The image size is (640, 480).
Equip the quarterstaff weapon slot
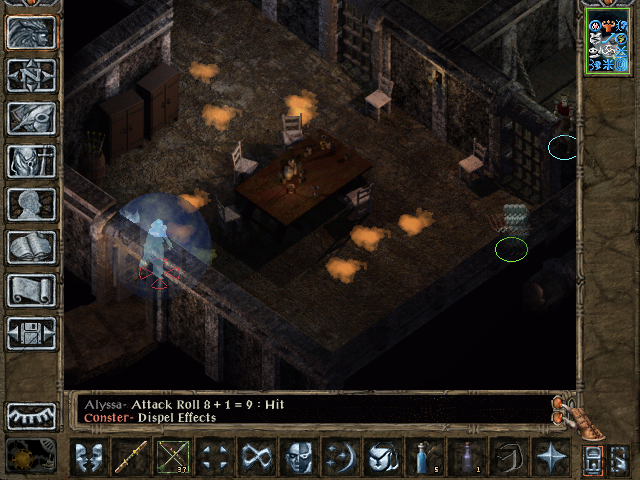130,458
